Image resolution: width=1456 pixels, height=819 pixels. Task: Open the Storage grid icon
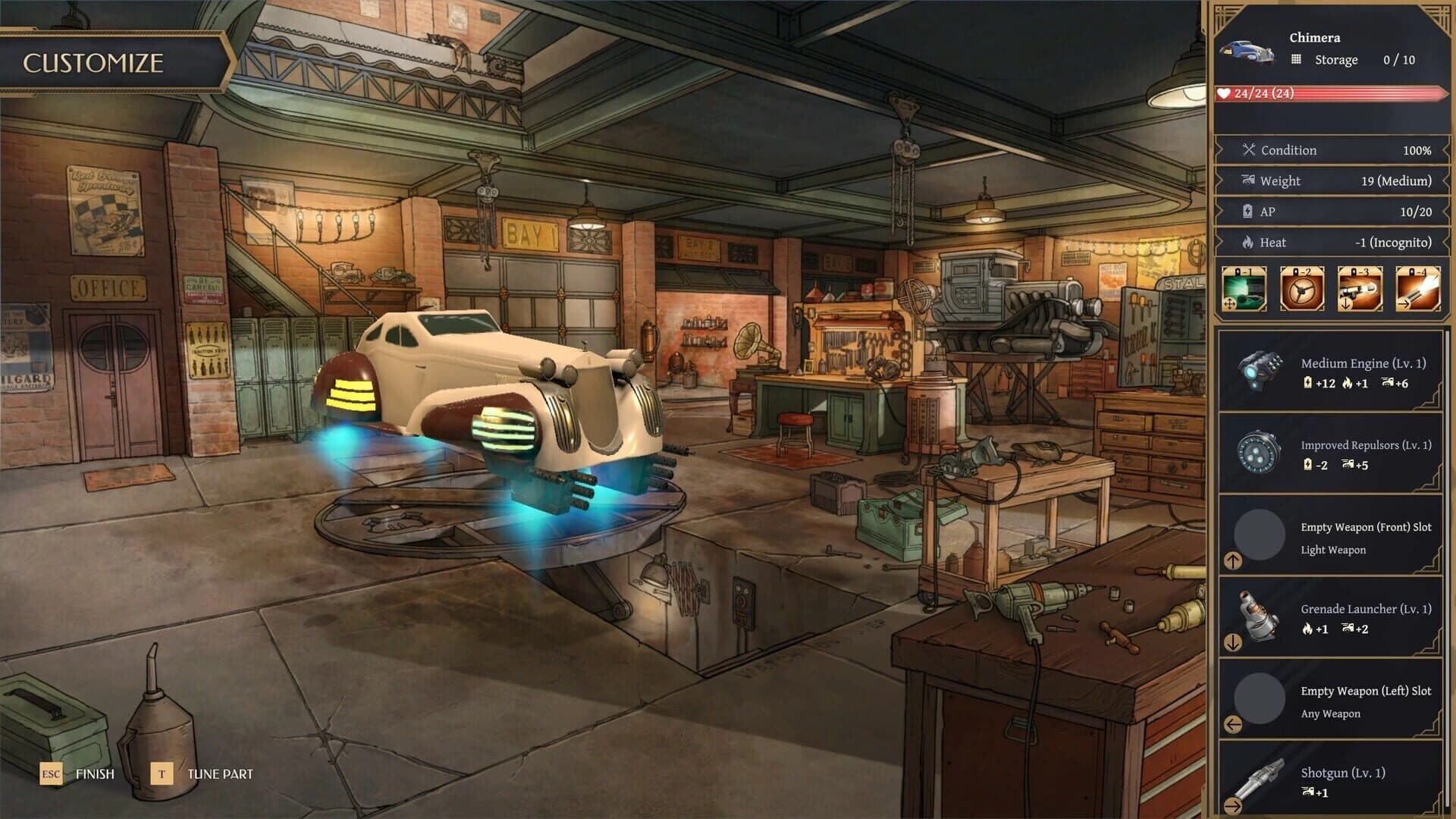click(1299, 59)
